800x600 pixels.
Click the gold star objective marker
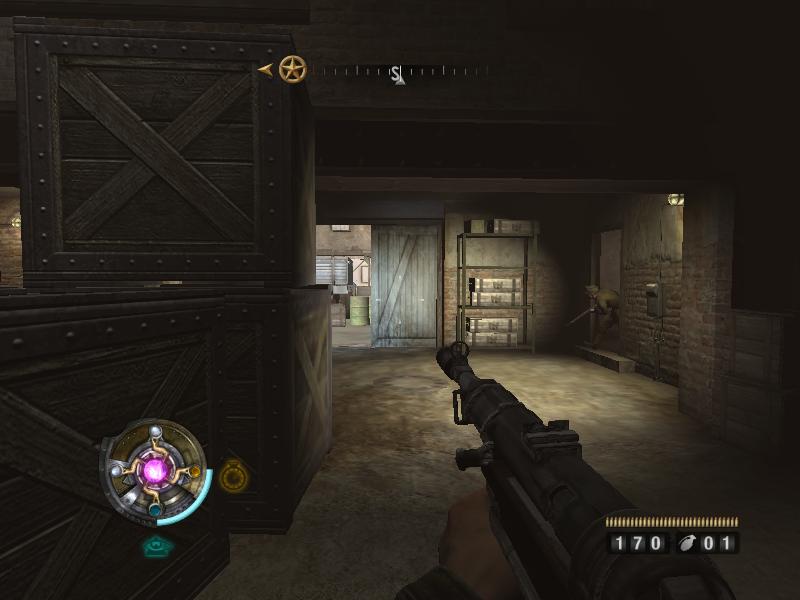292,70
